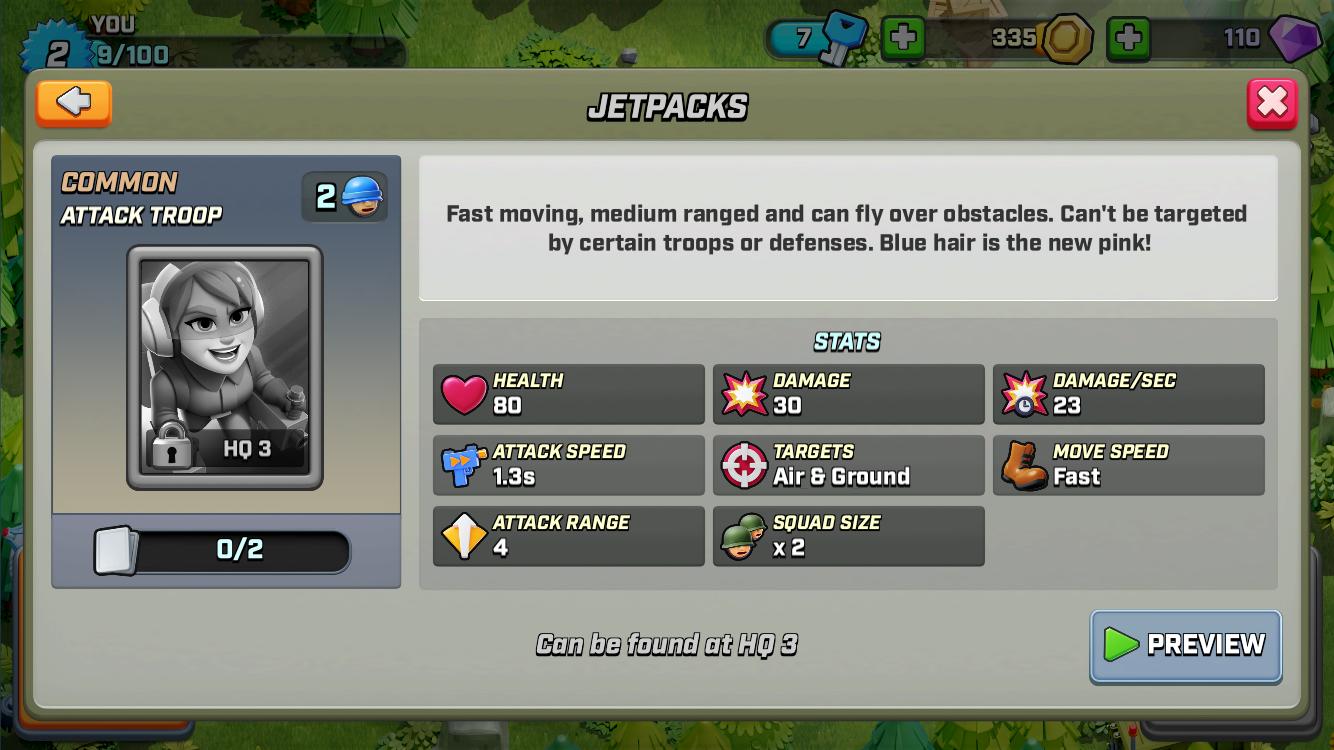Viewport: 1334px width, 750px height.
Task: Click the red heart Health icon
Action: tap(463, 394)
